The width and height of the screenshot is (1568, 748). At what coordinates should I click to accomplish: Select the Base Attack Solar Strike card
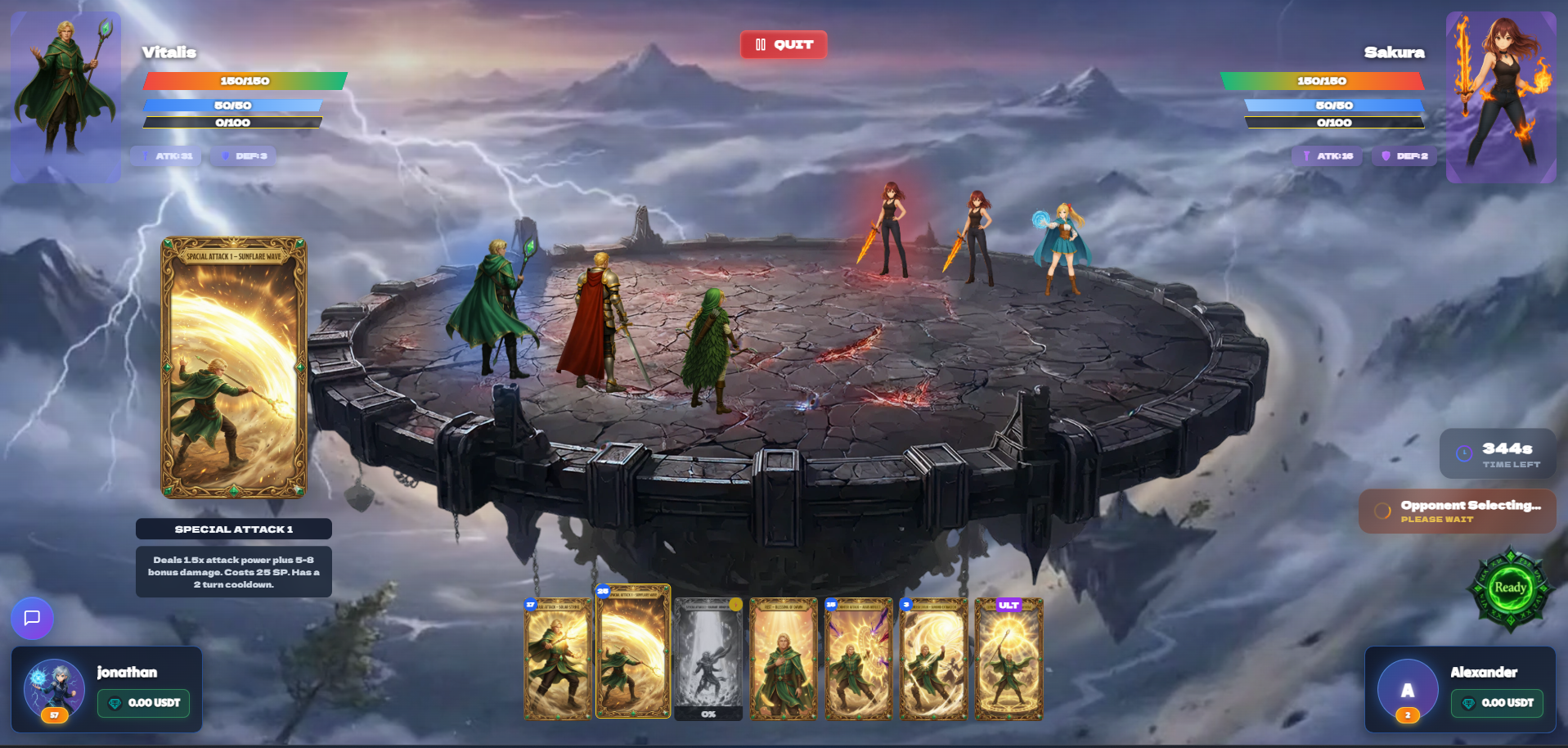(x=558, y=660)
